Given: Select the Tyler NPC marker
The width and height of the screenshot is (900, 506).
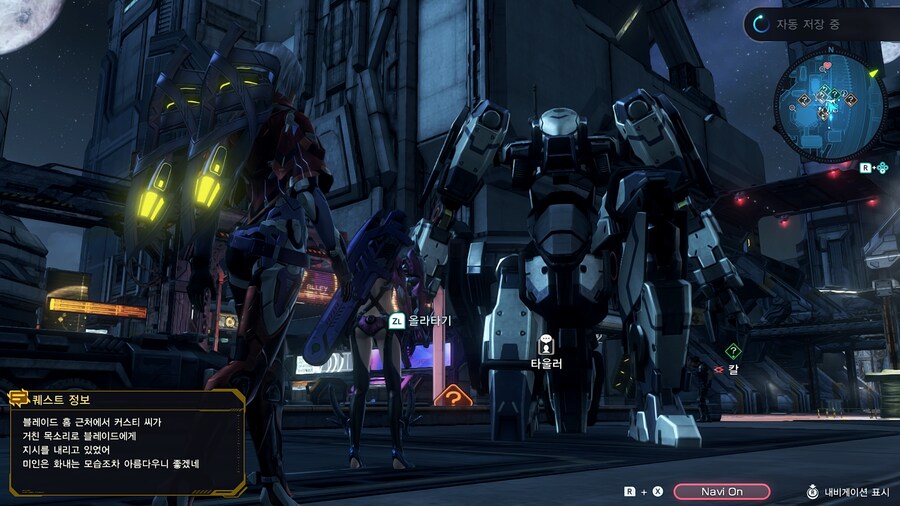Looking at the screenshot, I should pos(546,344).
